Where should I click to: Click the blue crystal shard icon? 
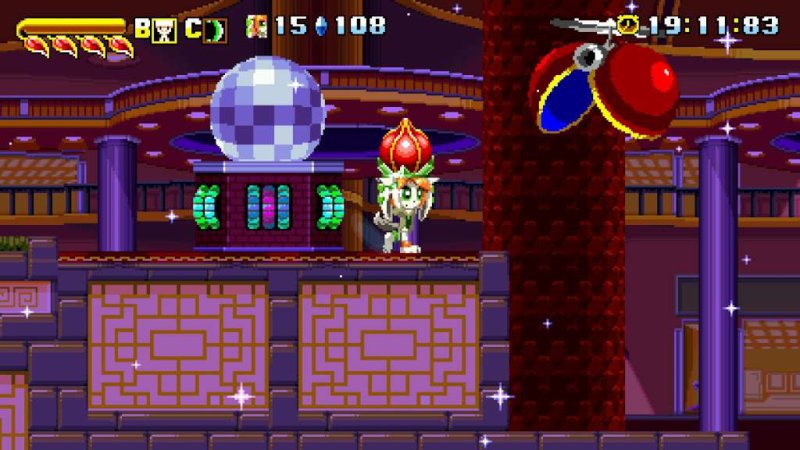321,26
